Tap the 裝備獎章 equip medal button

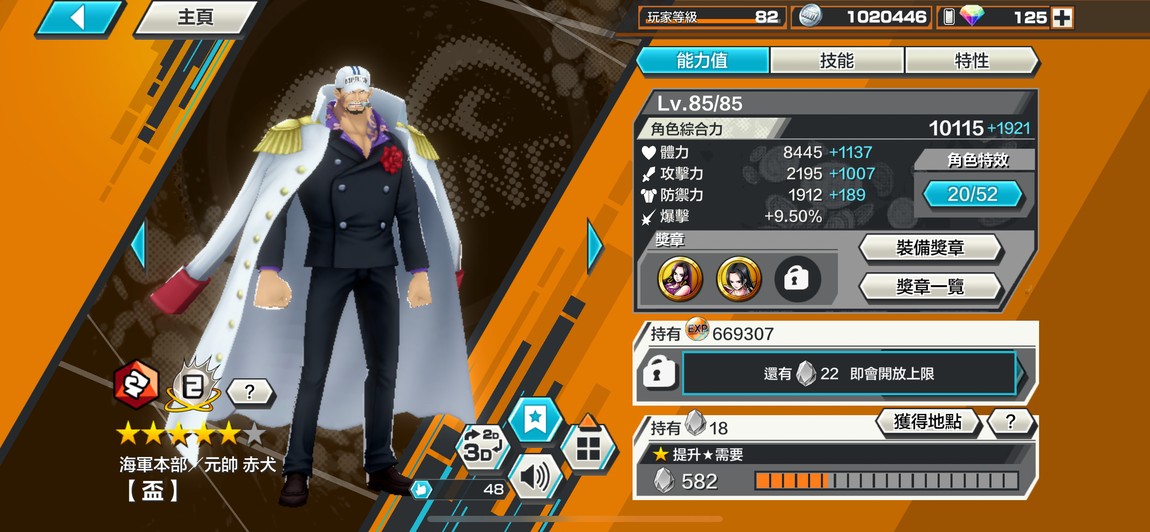tap(930, 248)
